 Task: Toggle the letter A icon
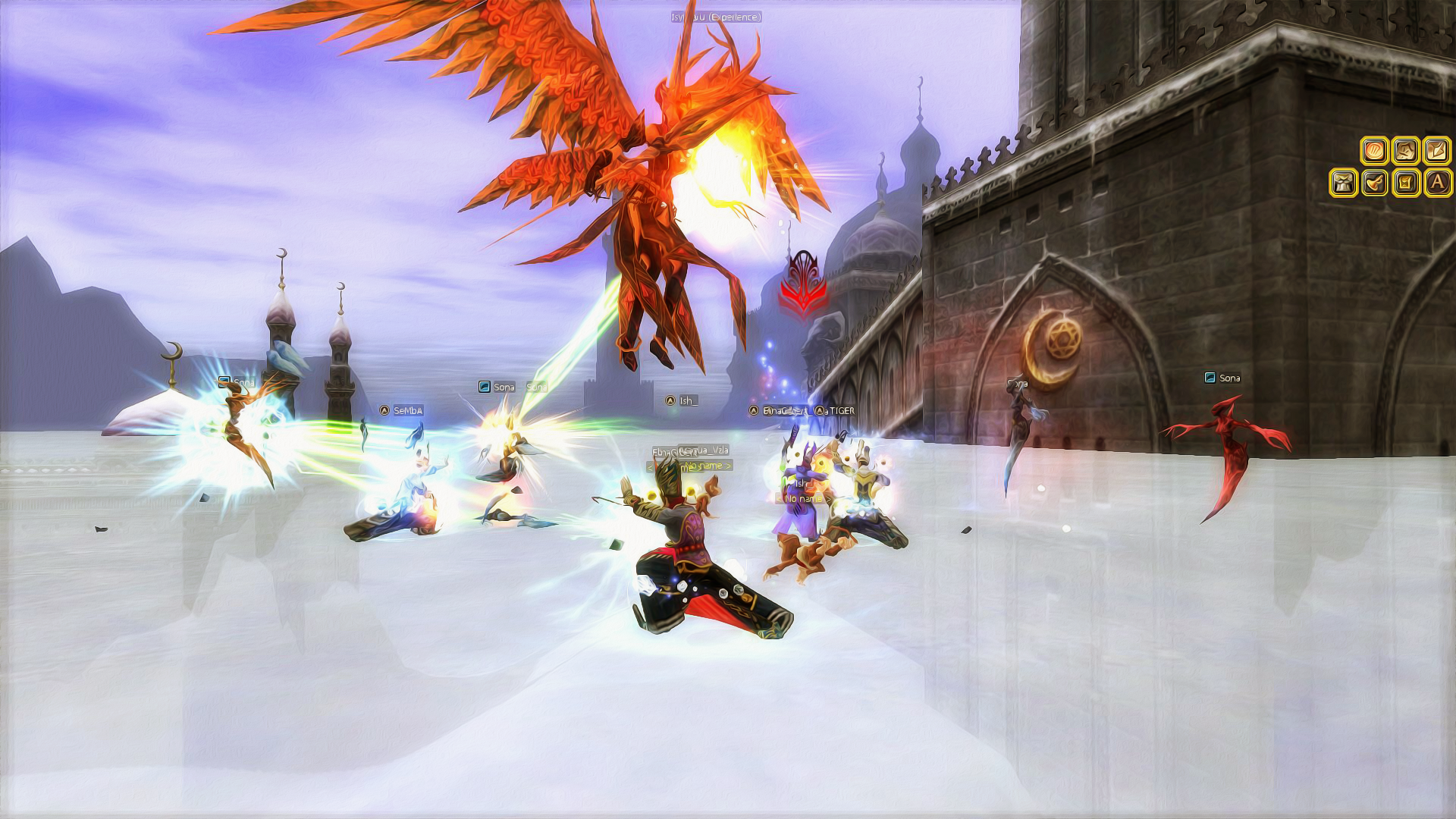[1437, 183]
